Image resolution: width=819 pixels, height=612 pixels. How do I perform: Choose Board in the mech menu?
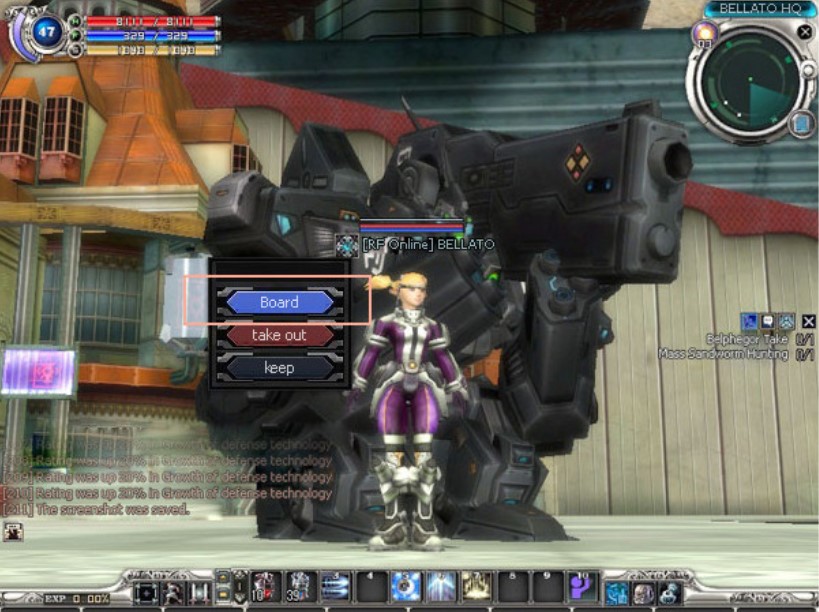(x=279, y=302)
